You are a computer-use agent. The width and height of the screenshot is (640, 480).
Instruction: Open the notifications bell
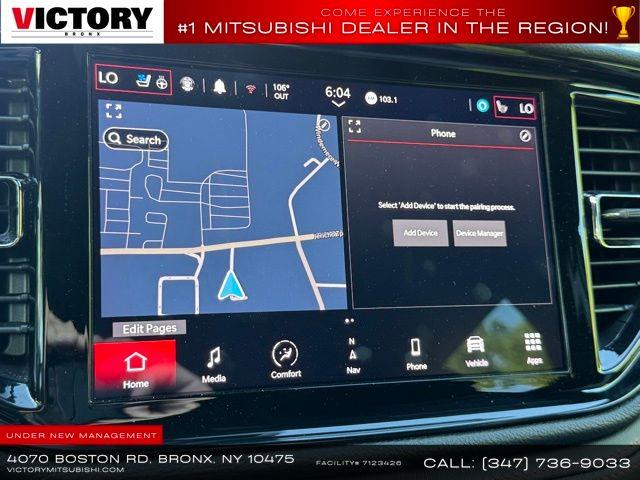click(218, 87)
